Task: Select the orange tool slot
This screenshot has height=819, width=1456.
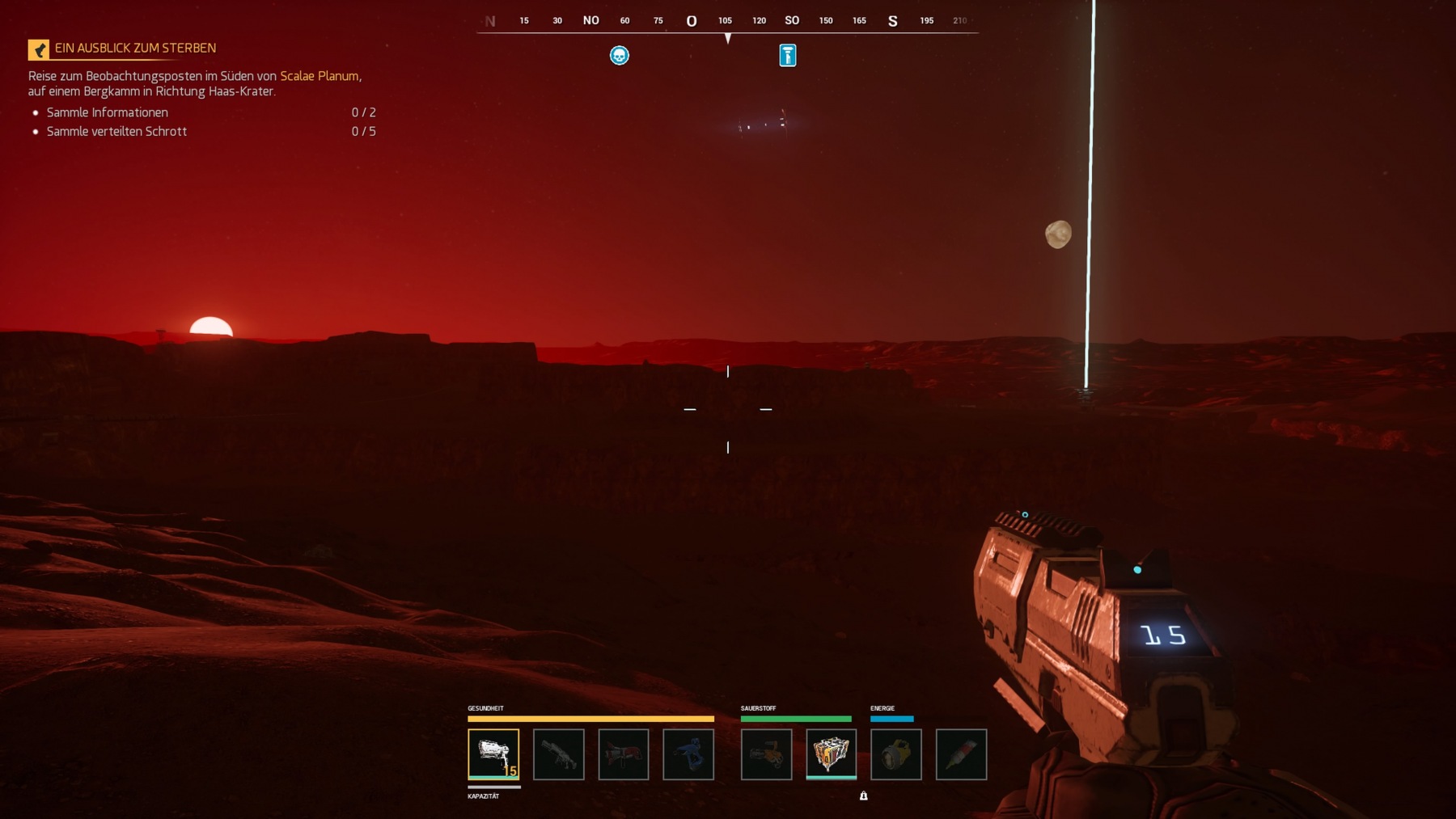Action: pos(766,754)
